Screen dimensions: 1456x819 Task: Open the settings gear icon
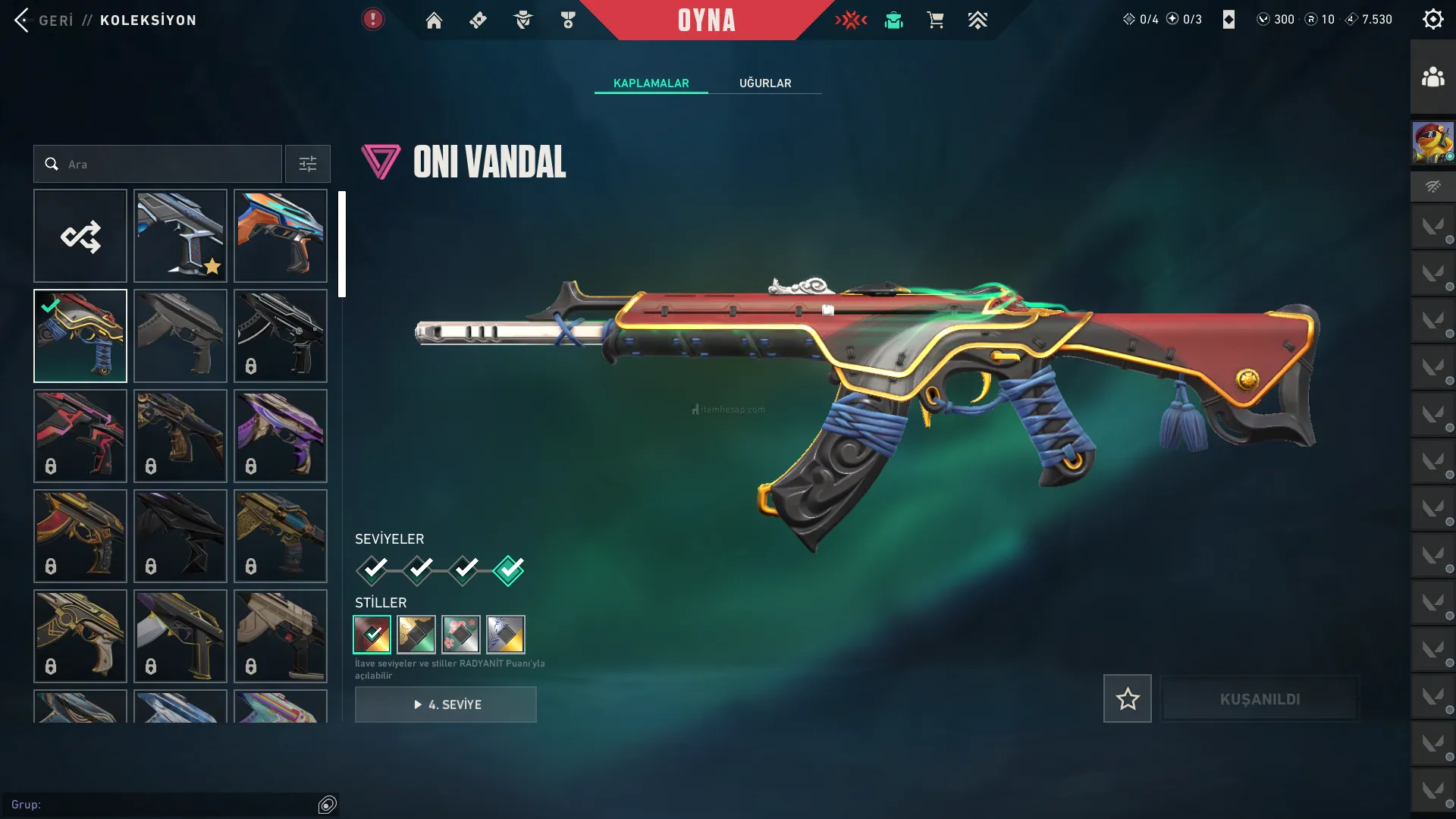coord(1432,20)
